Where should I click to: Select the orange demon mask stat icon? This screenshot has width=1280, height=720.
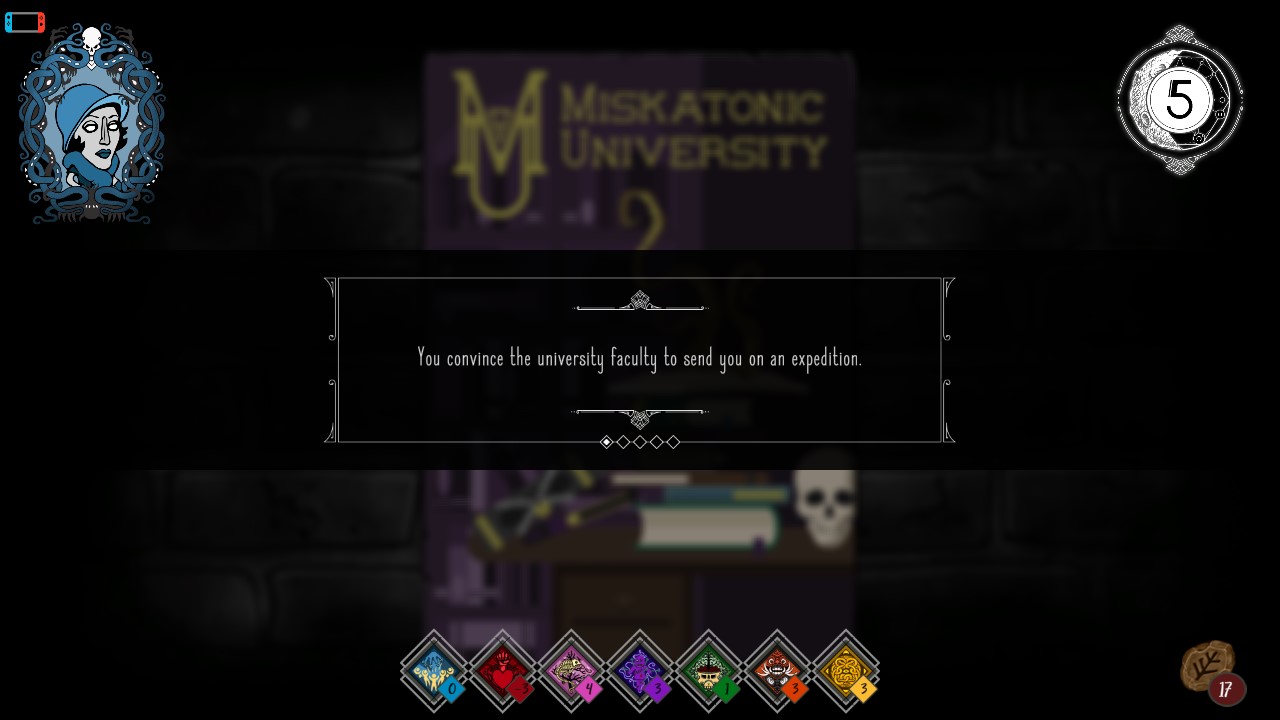(777, 670)
